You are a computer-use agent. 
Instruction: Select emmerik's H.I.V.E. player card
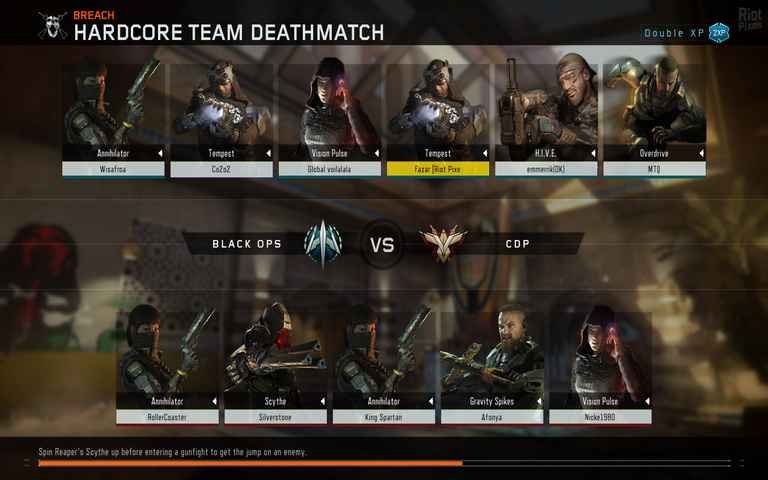point(546,120)
